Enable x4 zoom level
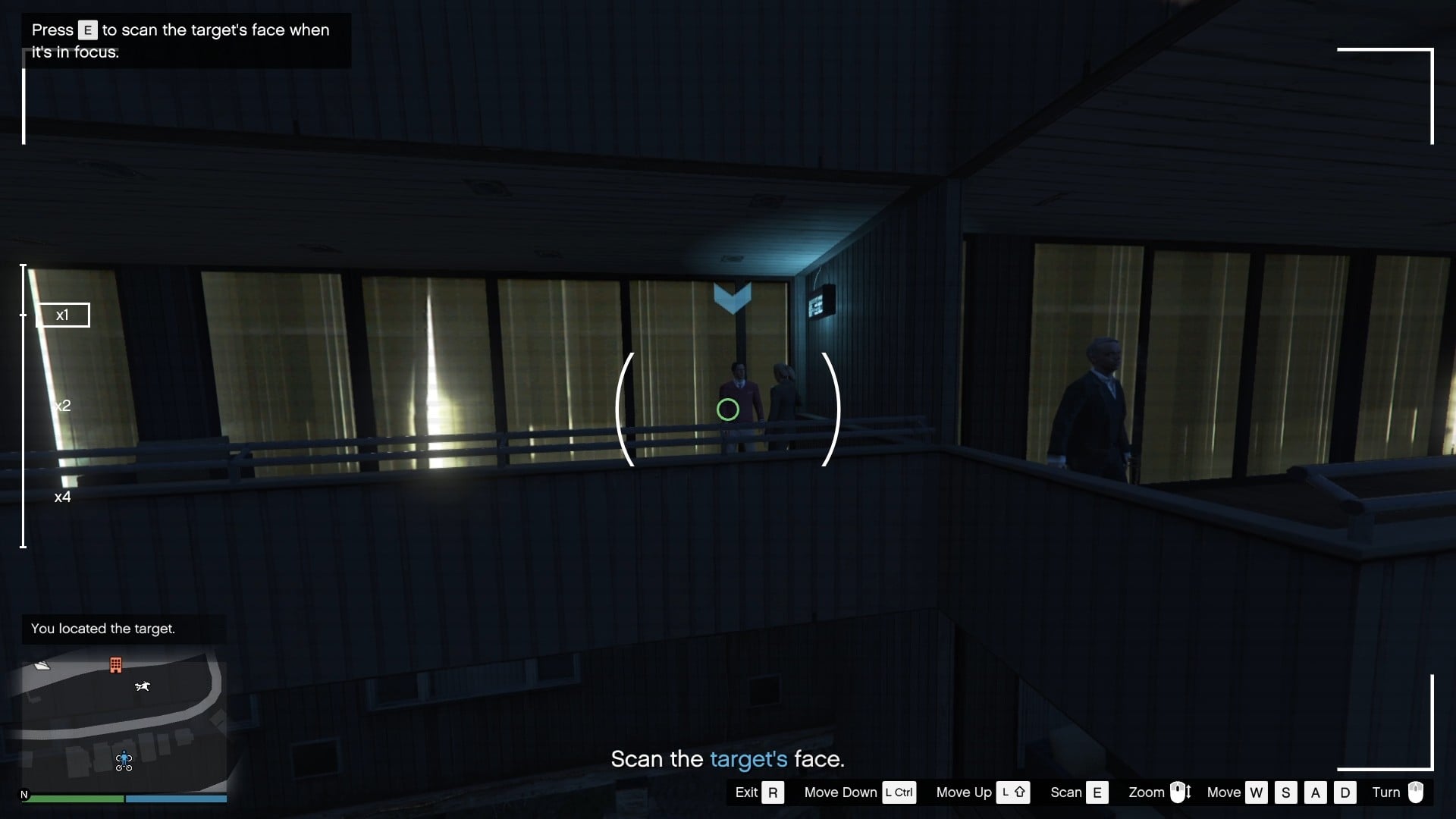This screenshot has height=819, width=1456. (x=63, y=497)
